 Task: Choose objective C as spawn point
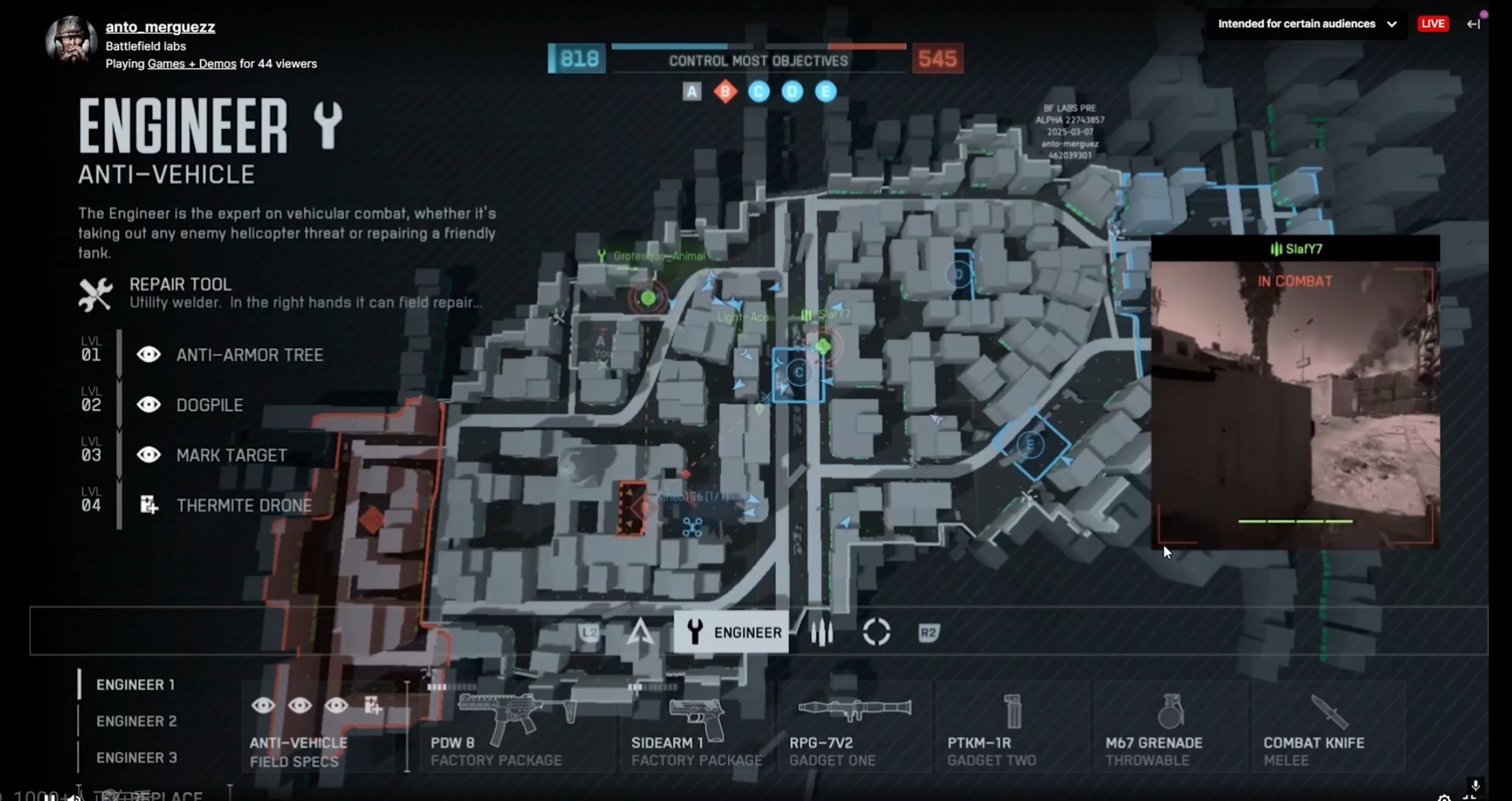(x=798, y=373)
